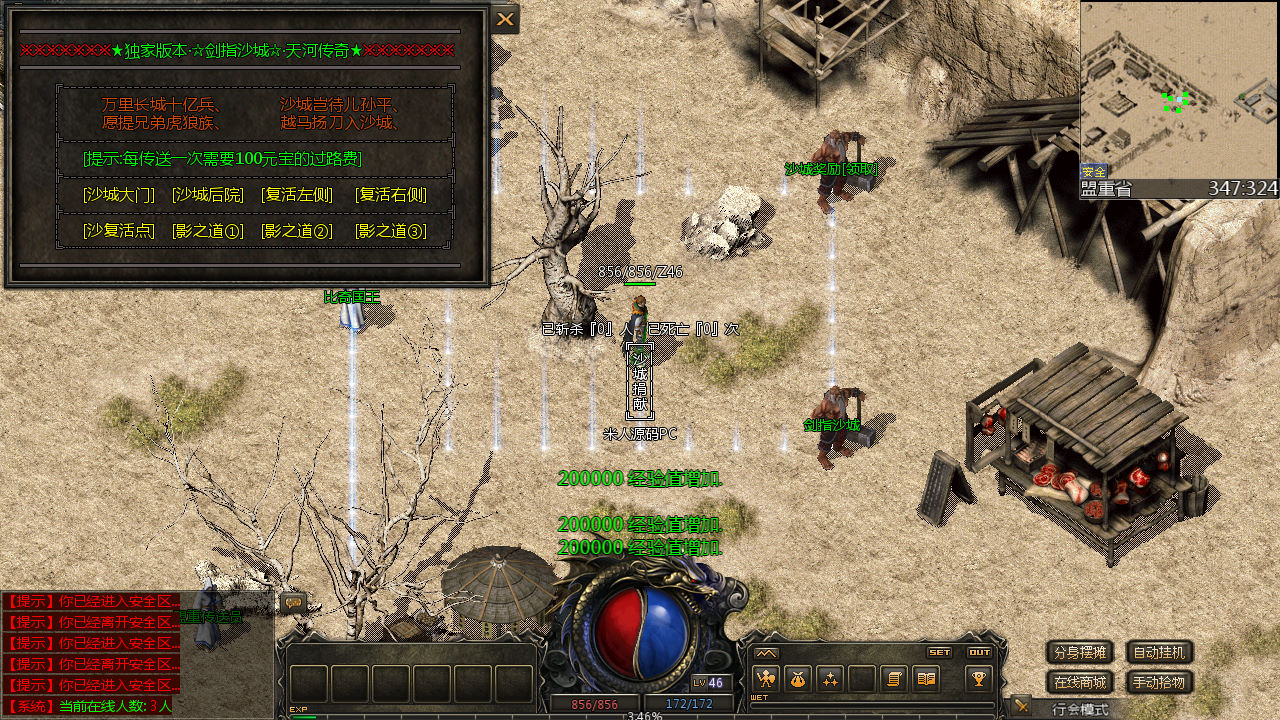Show the skills sparkle icon
1280x720 pixels.
coord(829,679)
